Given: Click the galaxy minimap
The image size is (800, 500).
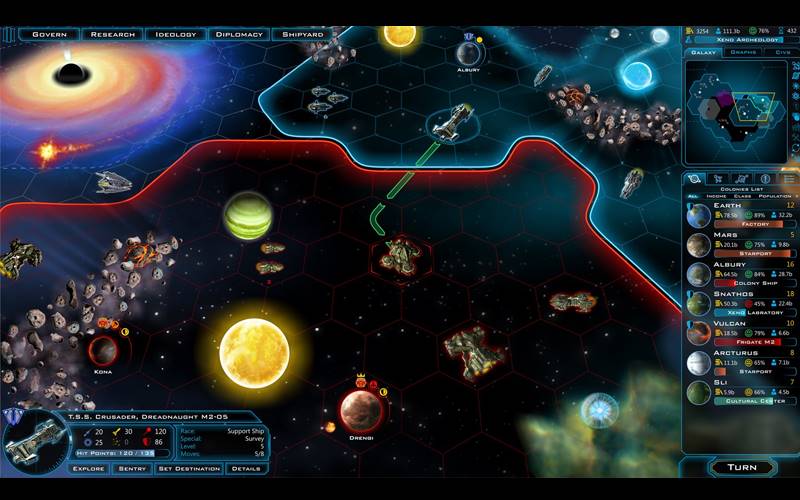Looking at the screenshot, I should [741, 110].
